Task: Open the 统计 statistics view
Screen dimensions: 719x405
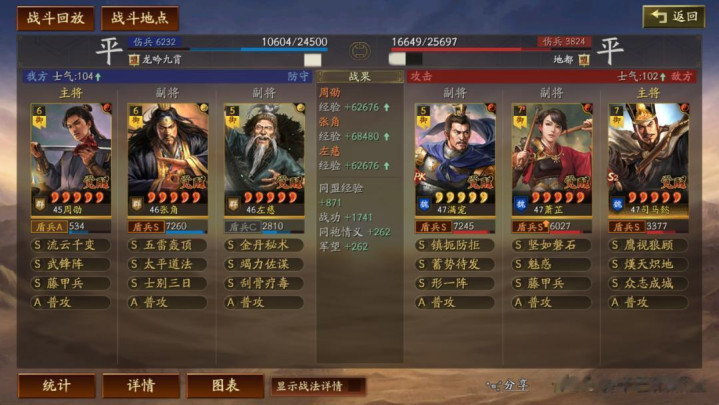Action: click(x=57, y=386)
